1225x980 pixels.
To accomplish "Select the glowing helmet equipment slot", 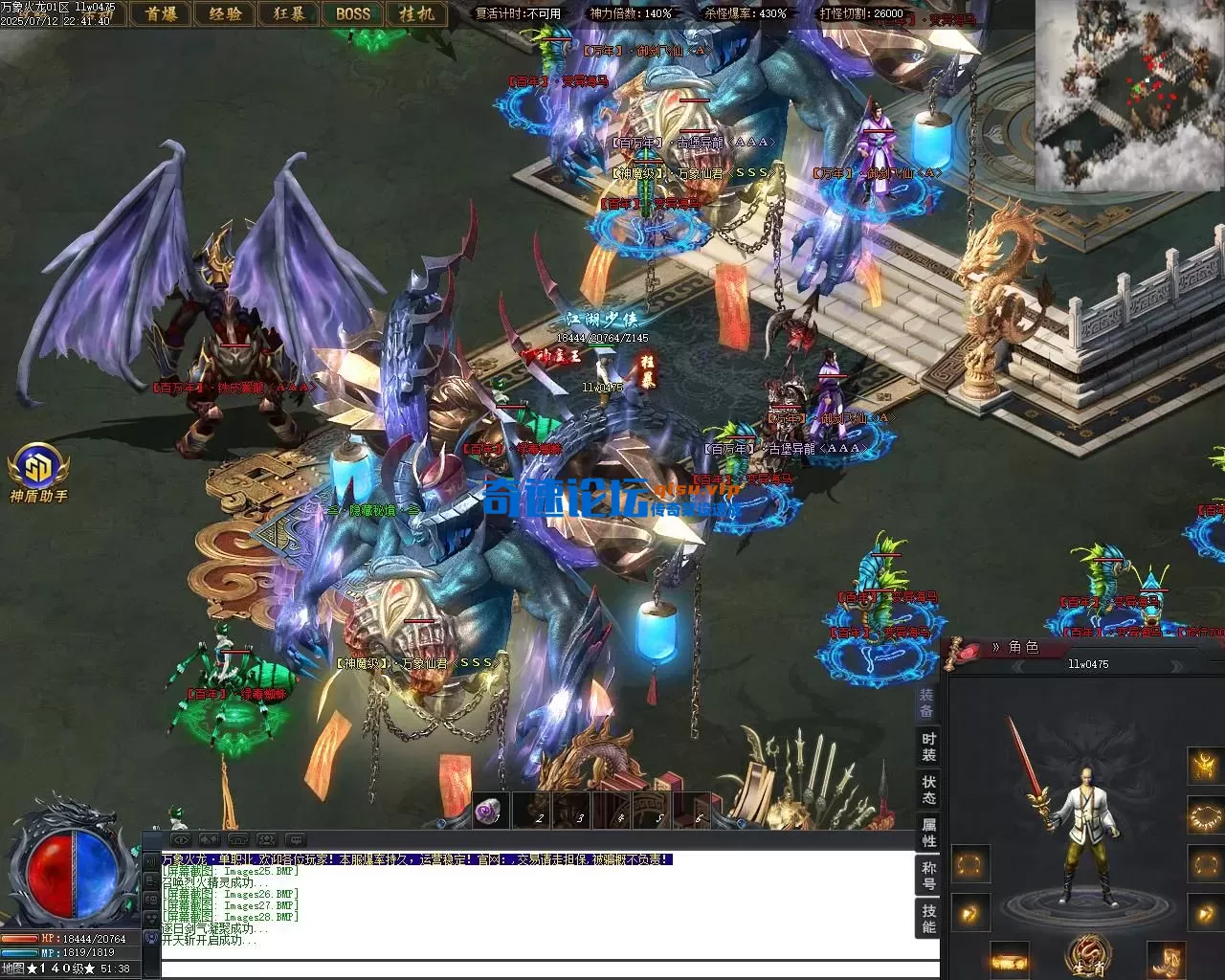I will 1204,766.
